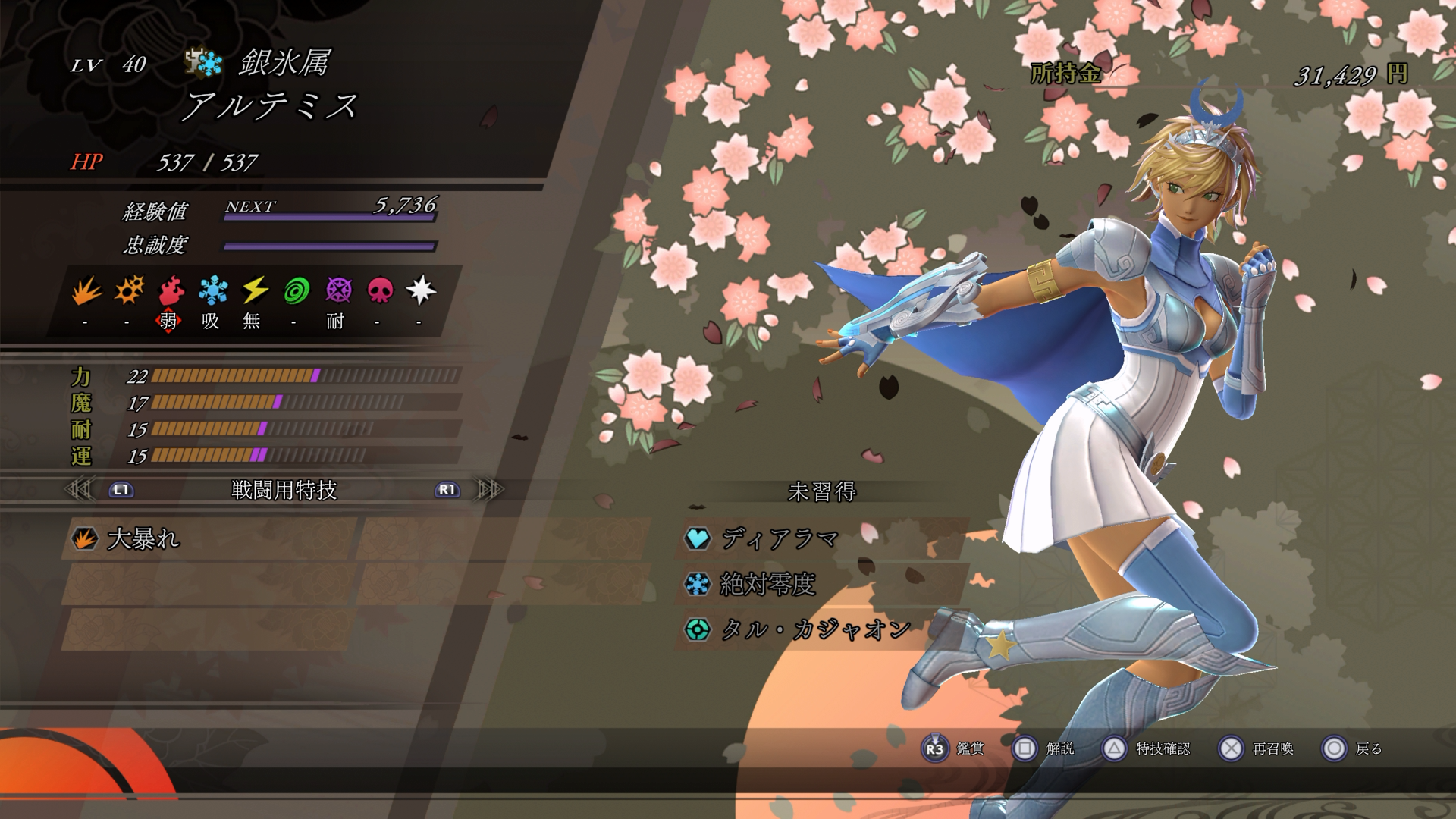
Task: Go to previous skill category arrow
Action: coord(79,490)
